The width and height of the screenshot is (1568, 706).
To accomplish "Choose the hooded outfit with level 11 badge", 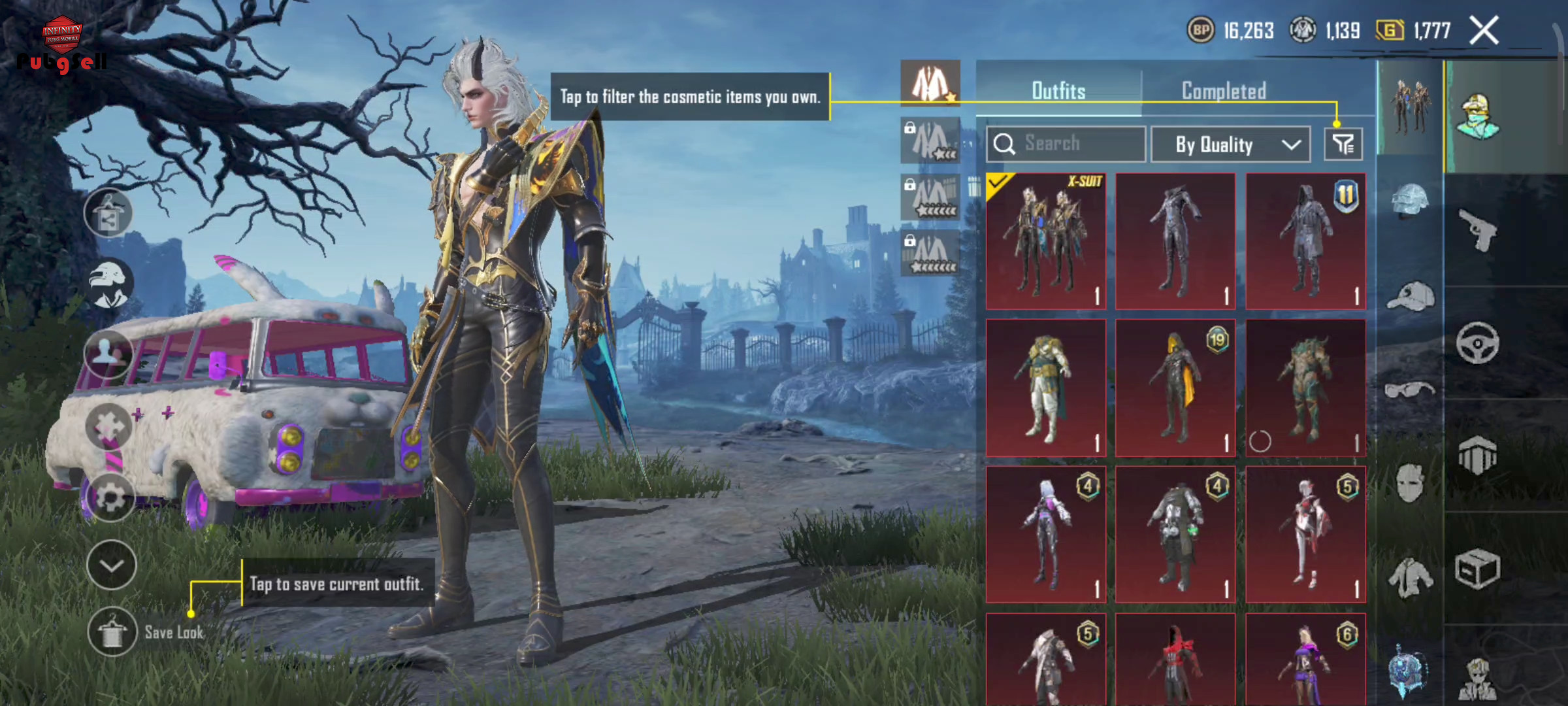I will click(x=1305, y=241).
